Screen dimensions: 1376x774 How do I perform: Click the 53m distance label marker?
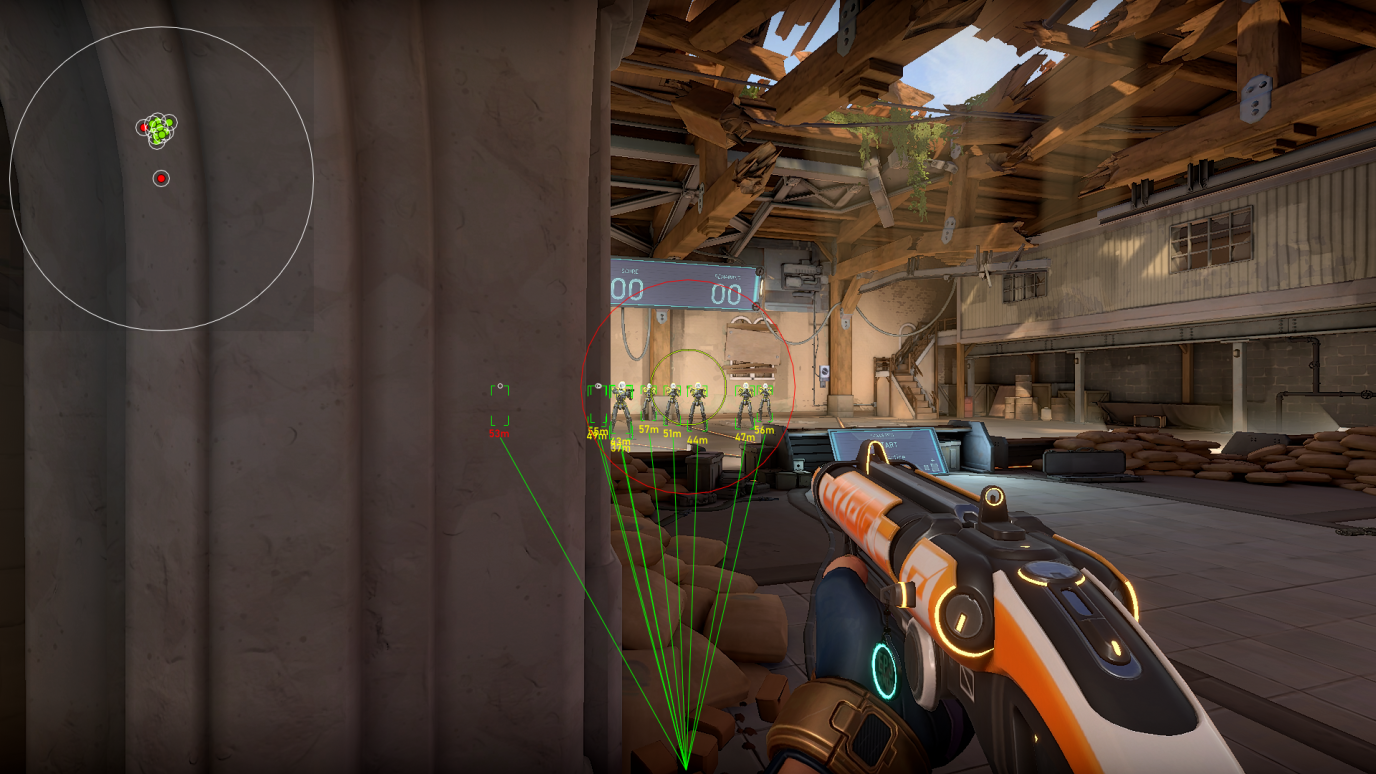[x=498, y=432]
